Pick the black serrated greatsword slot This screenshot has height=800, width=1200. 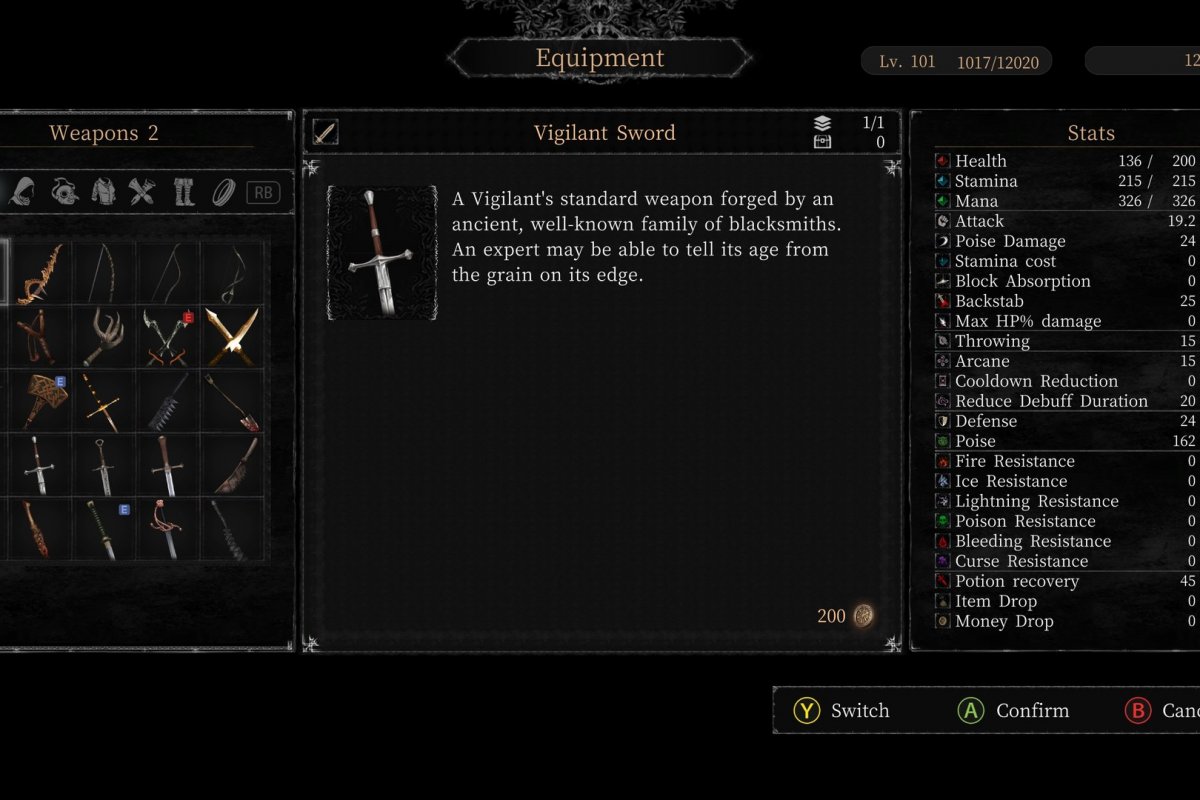pyautogui.click(x=168, y=400)
